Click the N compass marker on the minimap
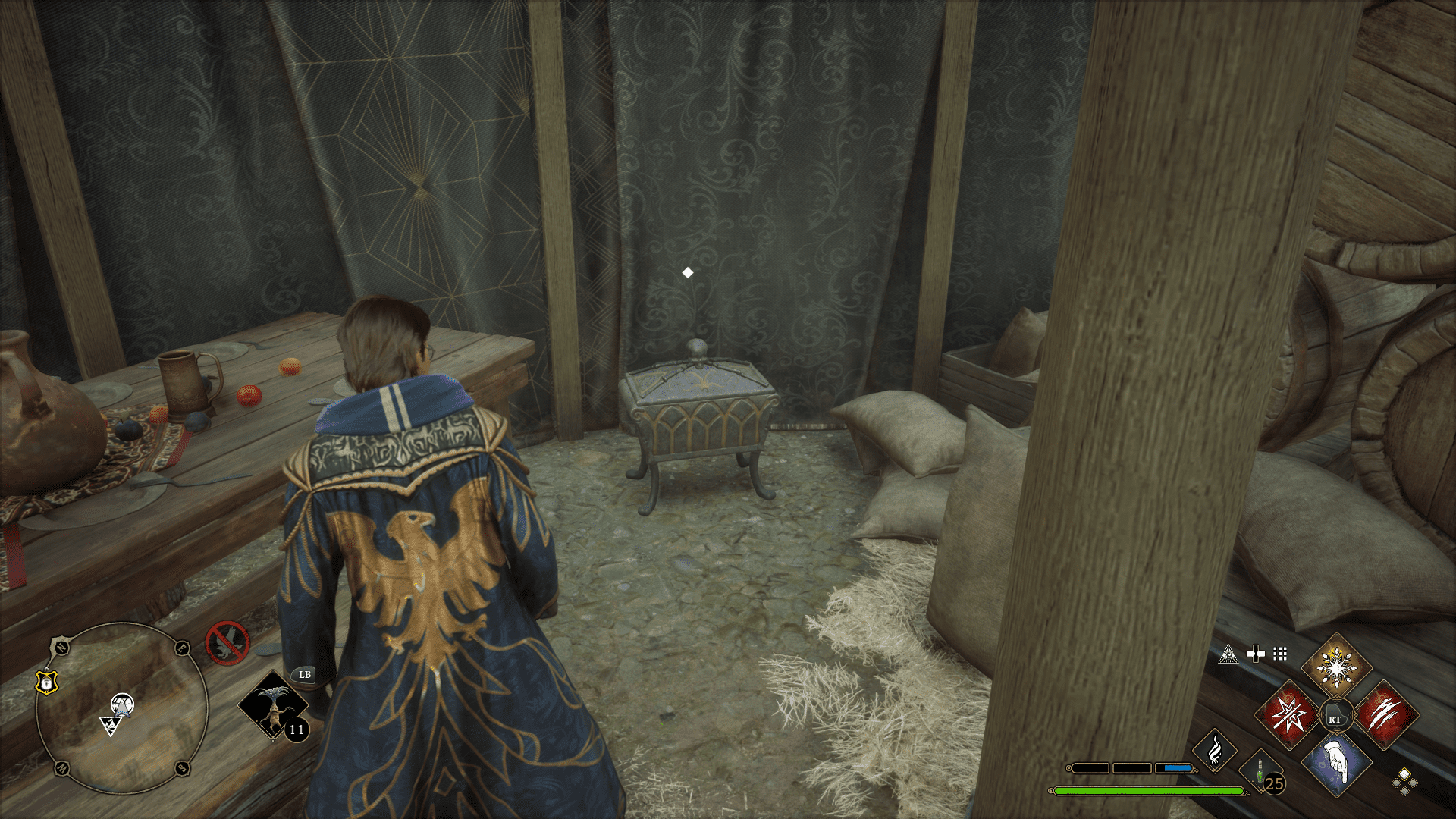1456x819 pixels. pos(61,646)
